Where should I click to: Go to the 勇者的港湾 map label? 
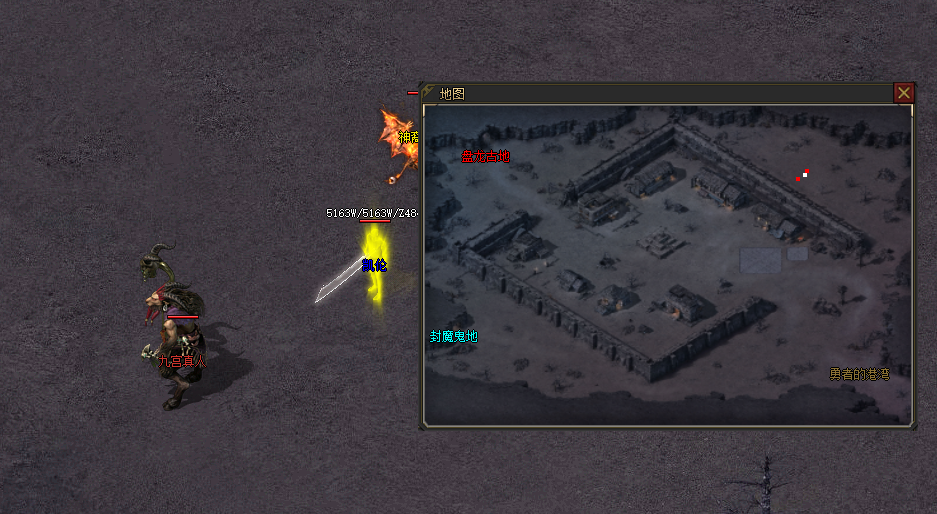pyautogui.click(x=859, y=374)
